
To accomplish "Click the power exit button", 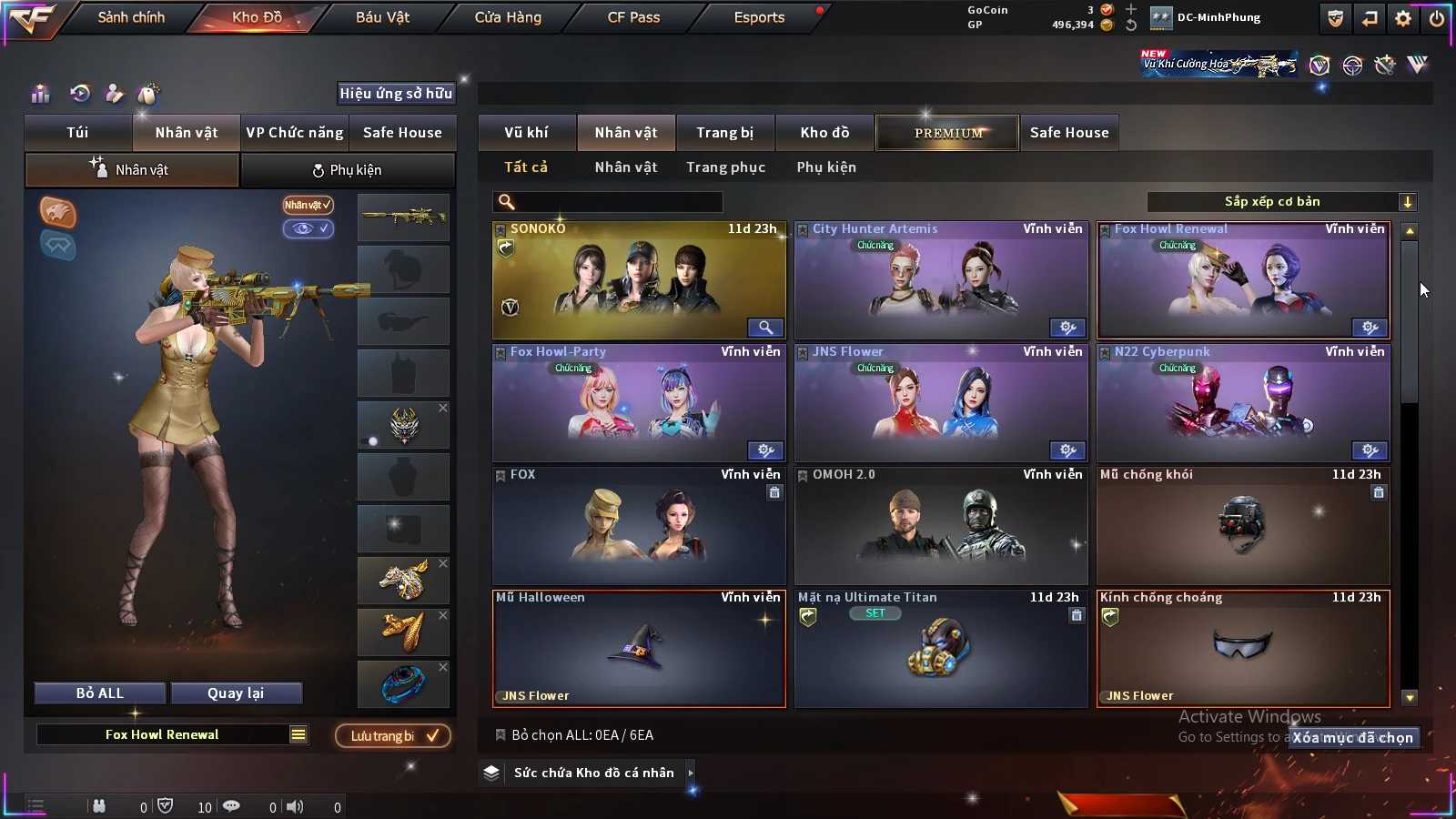I will (x=1437, y=18).
